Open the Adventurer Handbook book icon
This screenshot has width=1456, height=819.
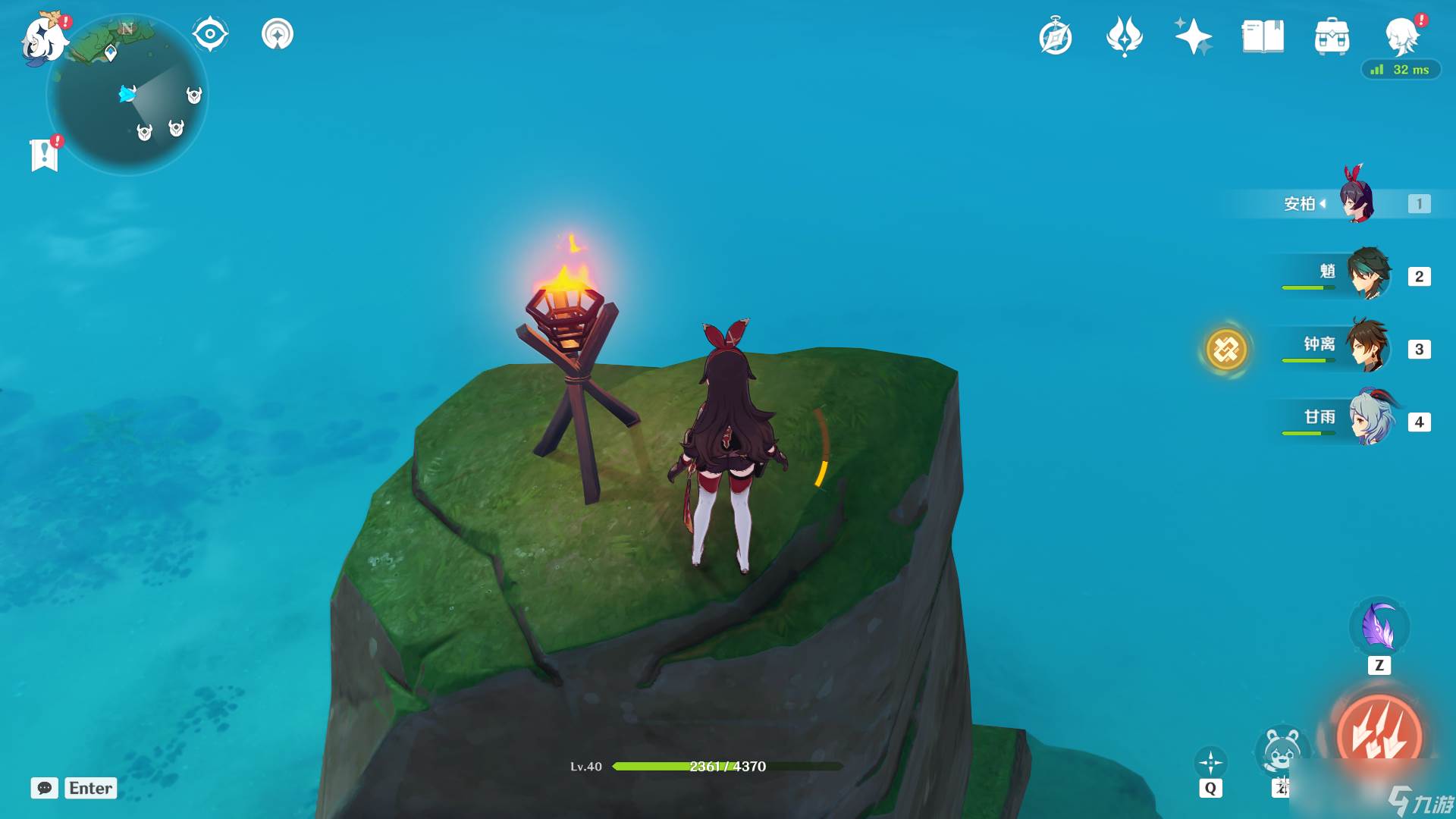point(1263,36)
